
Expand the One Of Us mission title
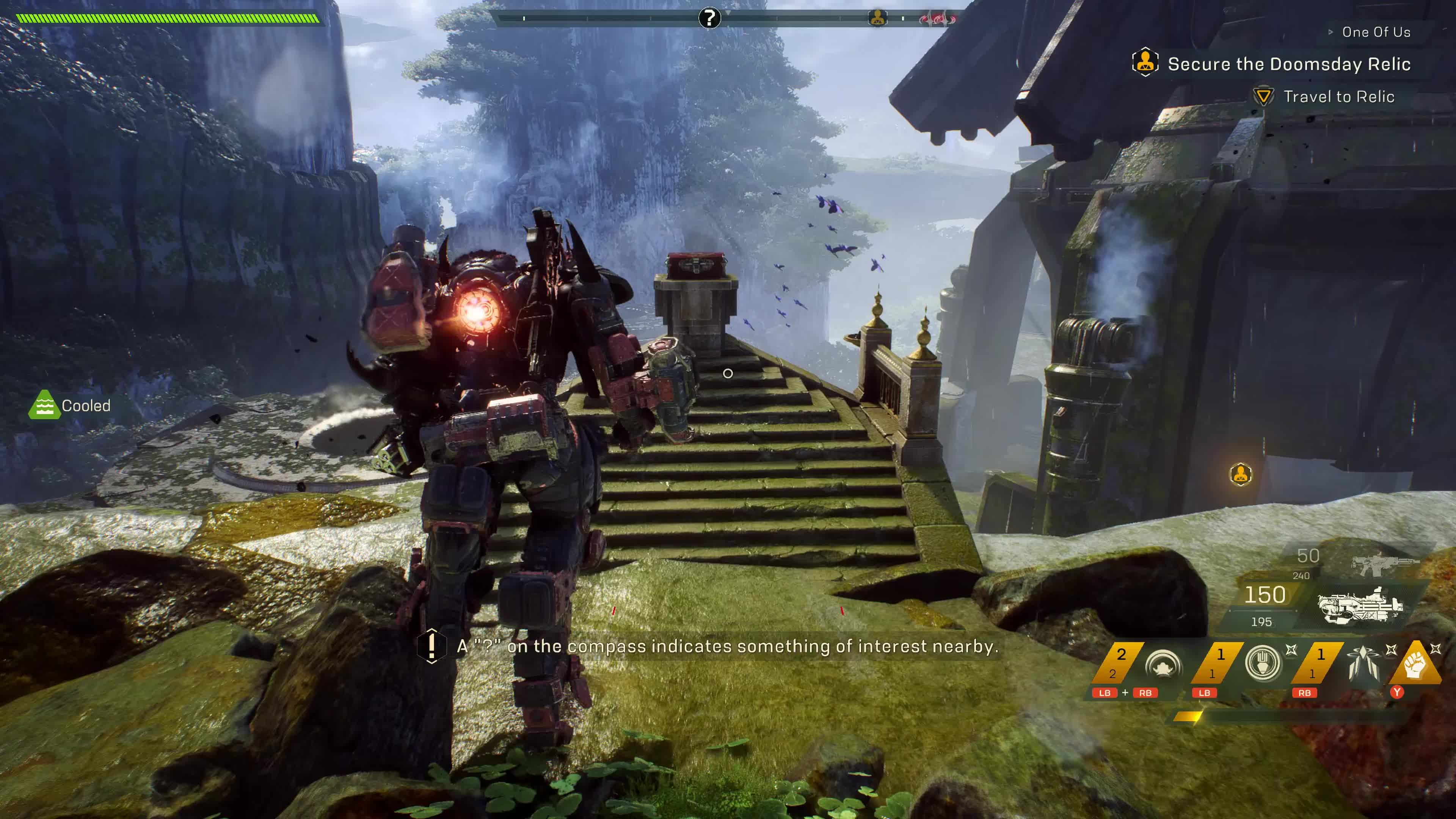point(1376,32)
